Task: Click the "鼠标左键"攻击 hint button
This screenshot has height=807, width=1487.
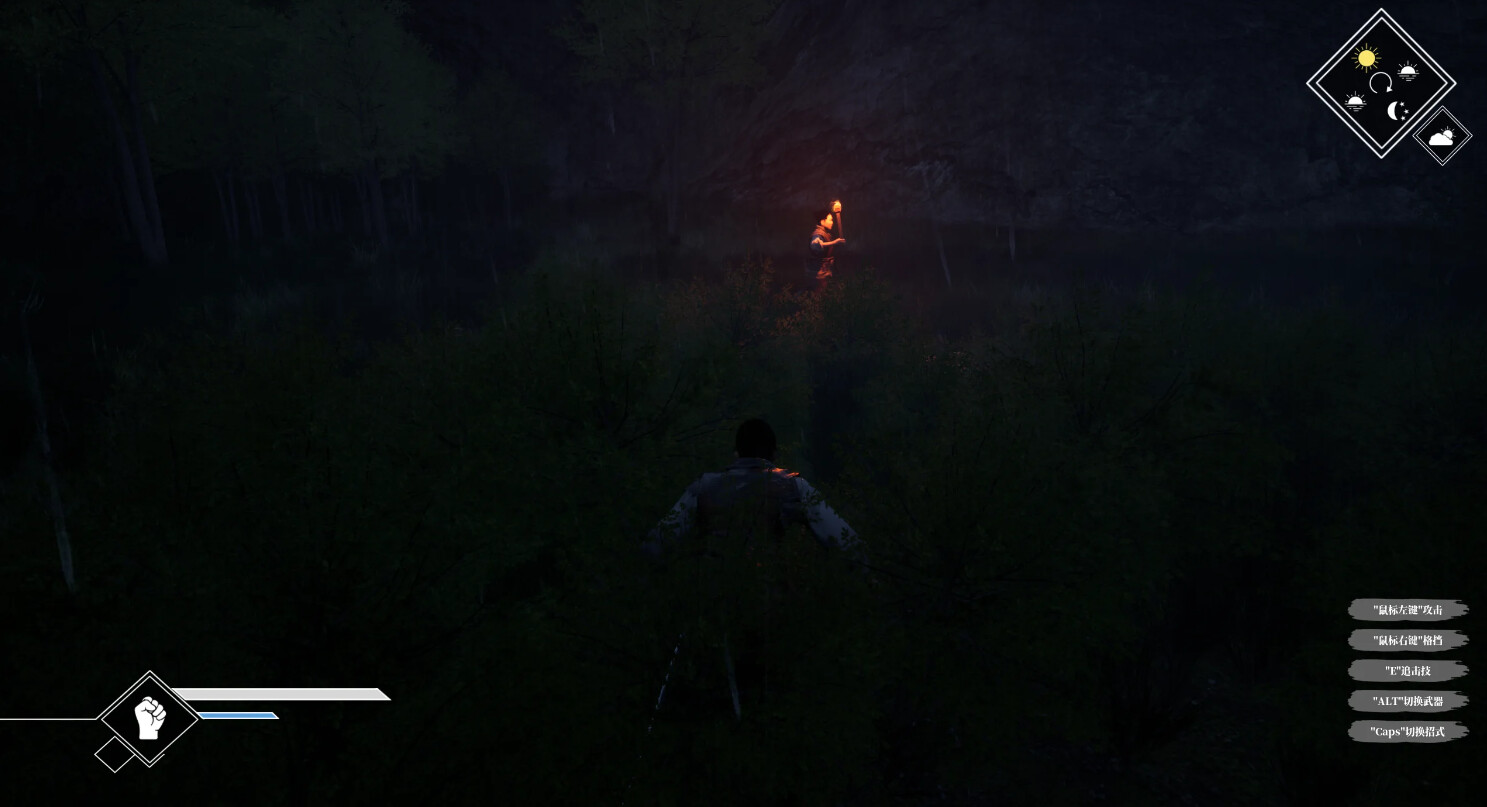Action: point(1408,609)
